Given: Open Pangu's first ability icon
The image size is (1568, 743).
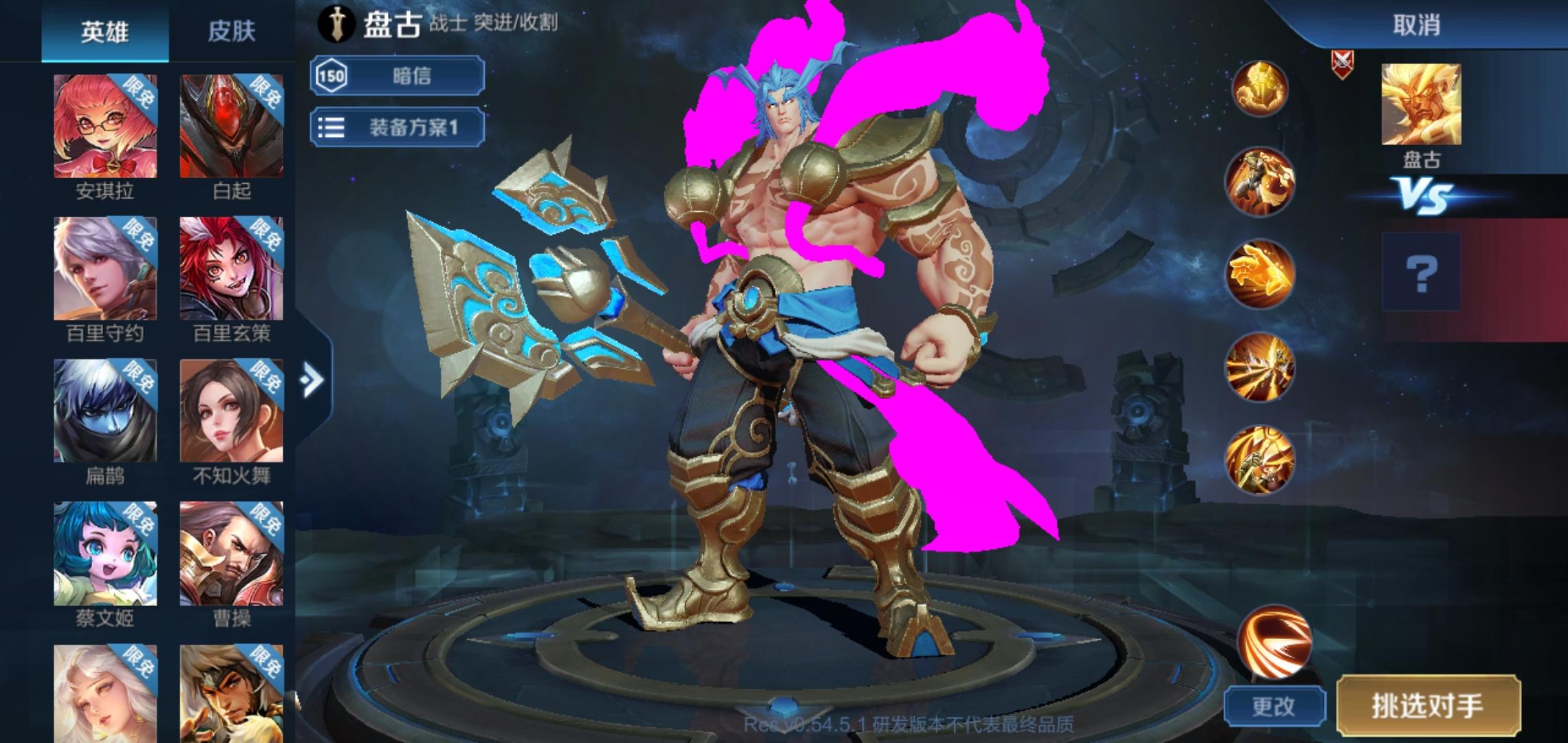Looking at the screenshot, I should (1262, 177).
